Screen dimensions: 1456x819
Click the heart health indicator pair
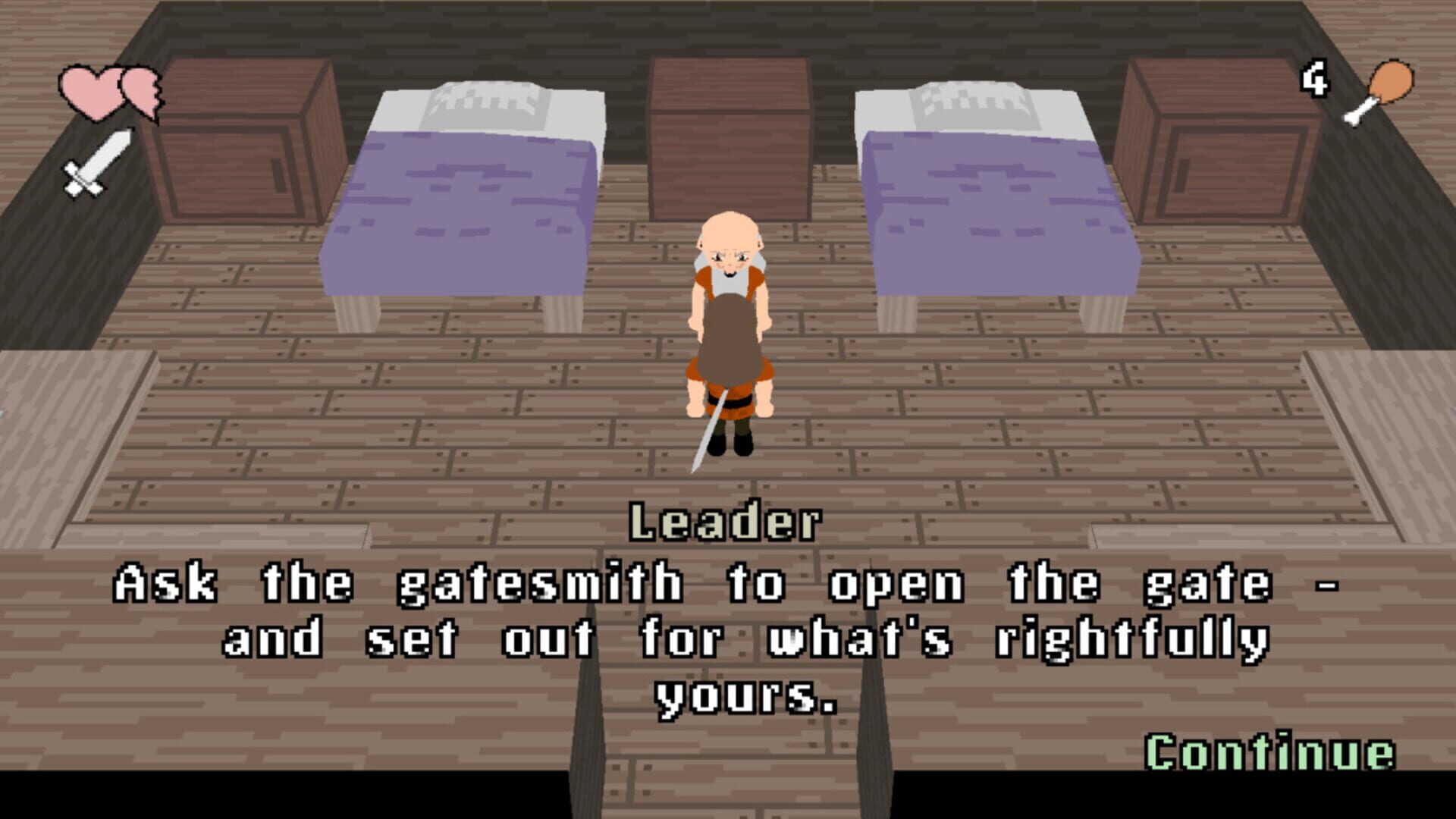click(x=114, y=95)
